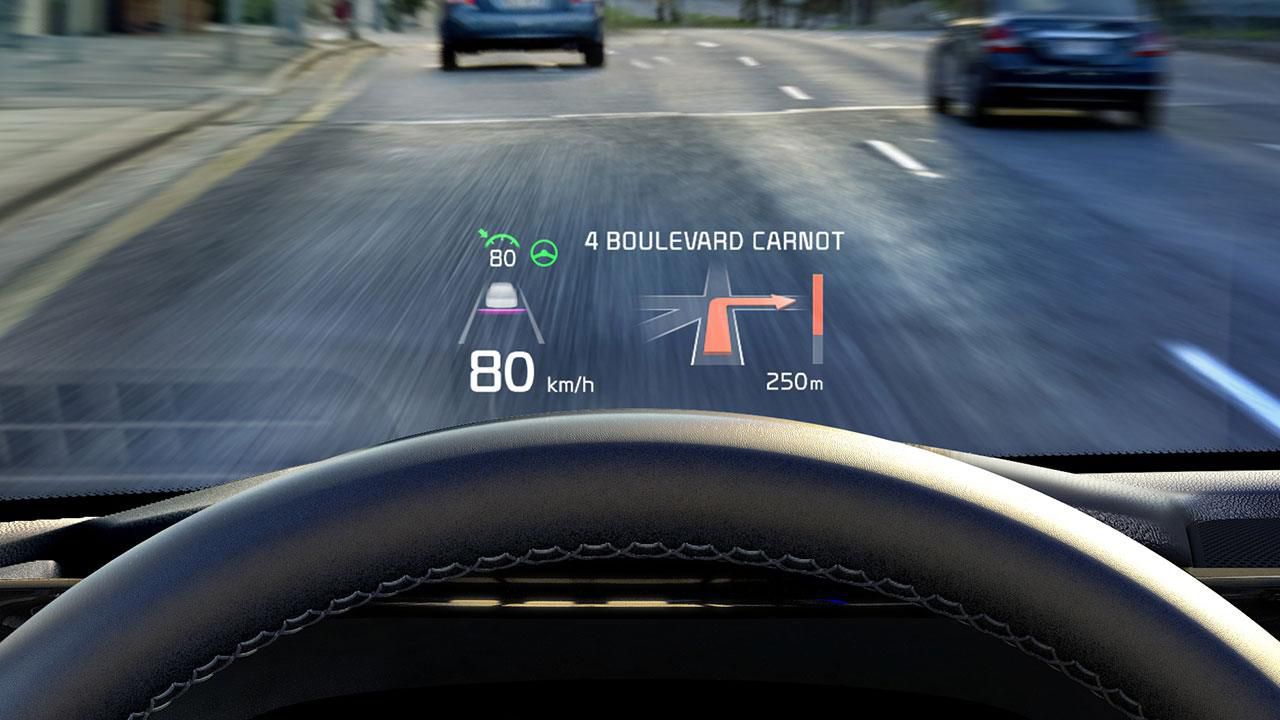
Task: Select the green cruise control speedometer icon
Action: tap(500, 242)
